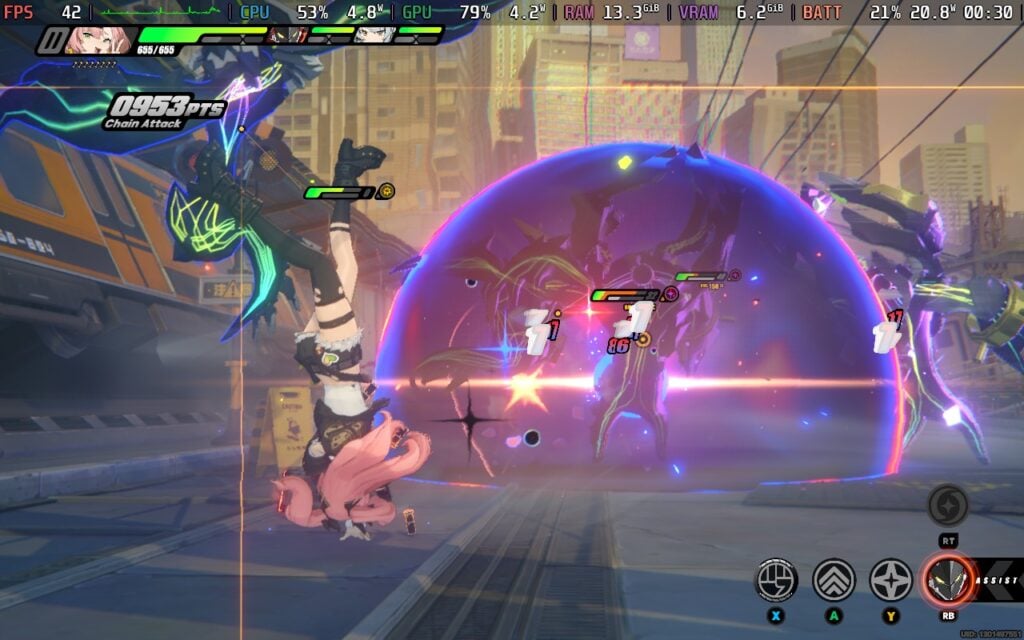Viewport: 1024px width, 640px height.
Task: Select the pink-haired active character portrait
Action: [x=86, y=38]
